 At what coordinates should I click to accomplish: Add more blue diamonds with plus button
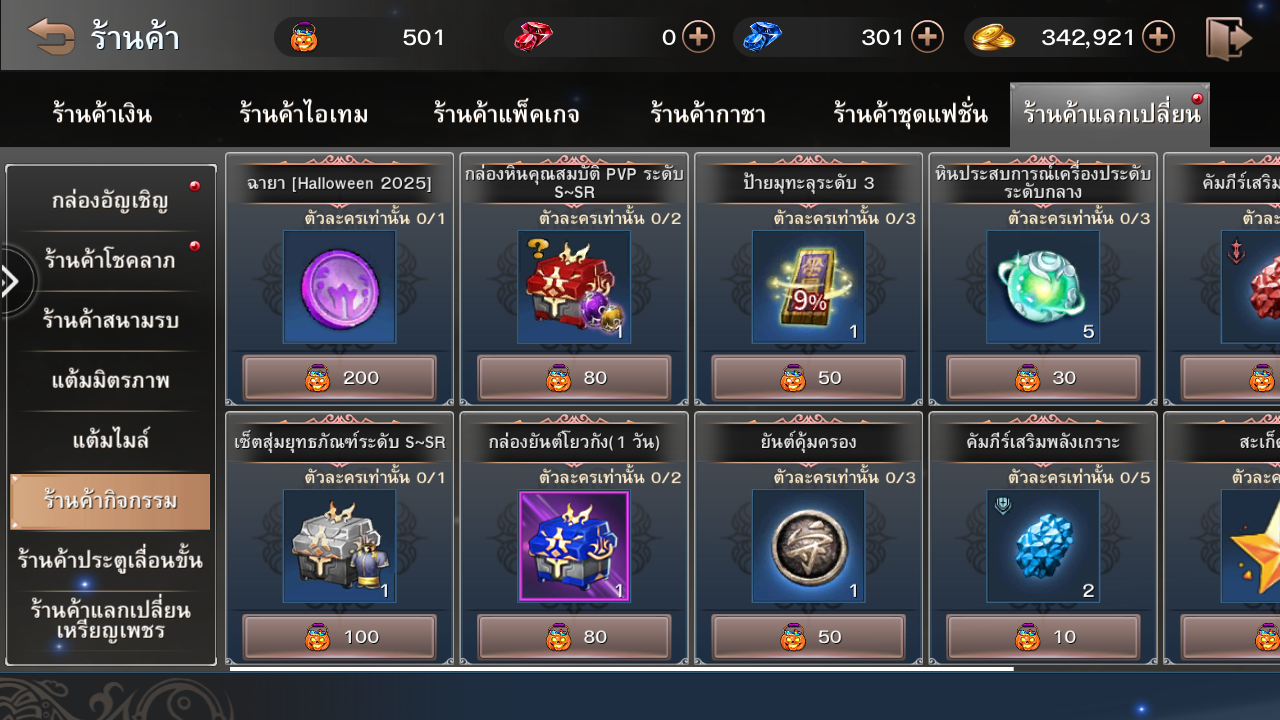click(x=928, y=38)
